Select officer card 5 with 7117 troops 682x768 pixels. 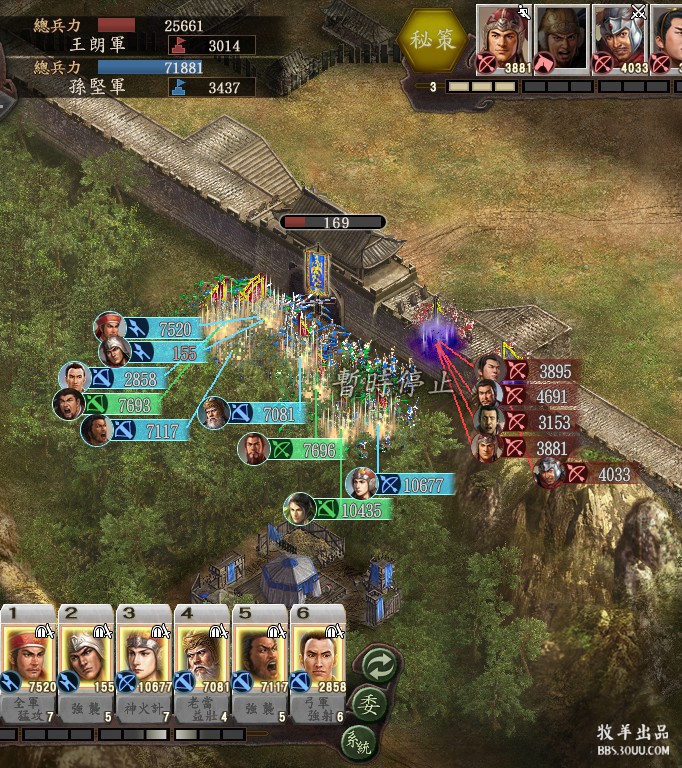click(x=260, y=653)
